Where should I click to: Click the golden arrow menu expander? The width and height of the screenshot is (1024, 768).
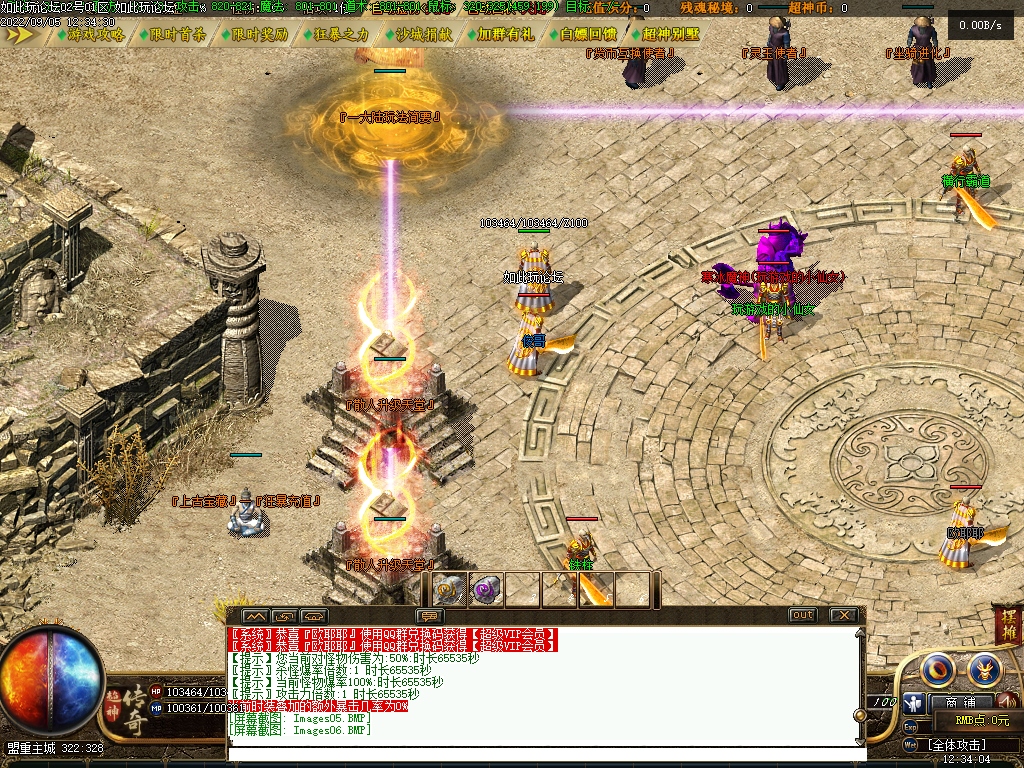pos(22,34)
